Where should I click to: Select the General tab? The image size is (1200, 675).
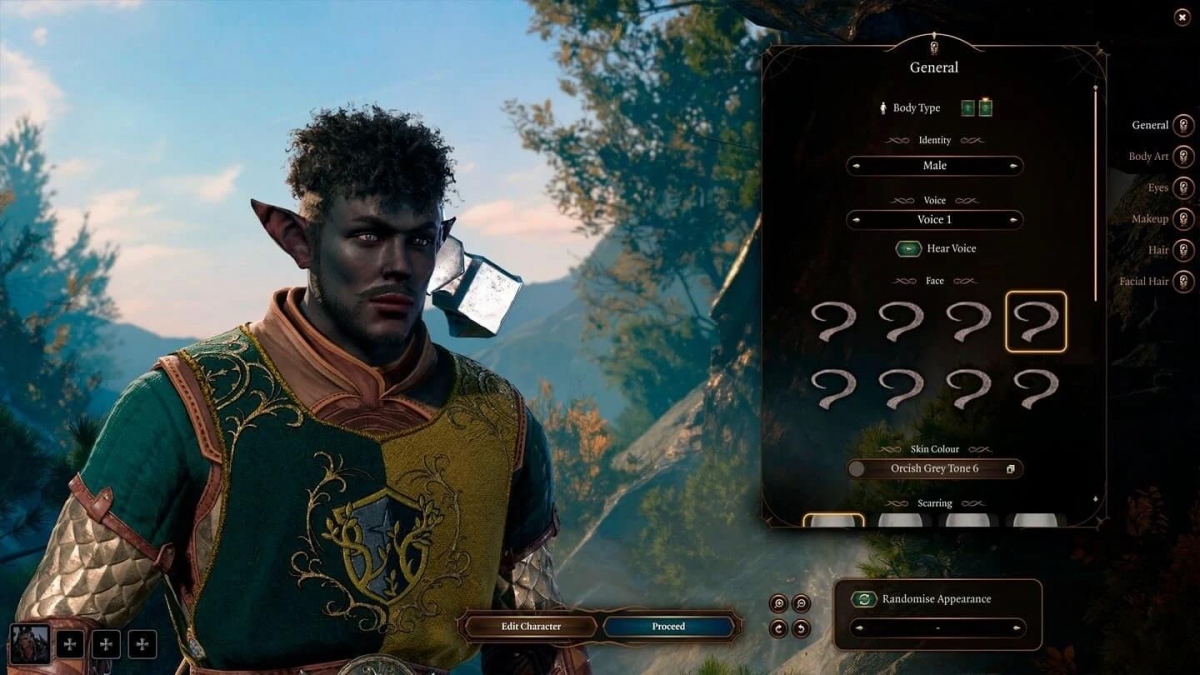[1183, 125]
